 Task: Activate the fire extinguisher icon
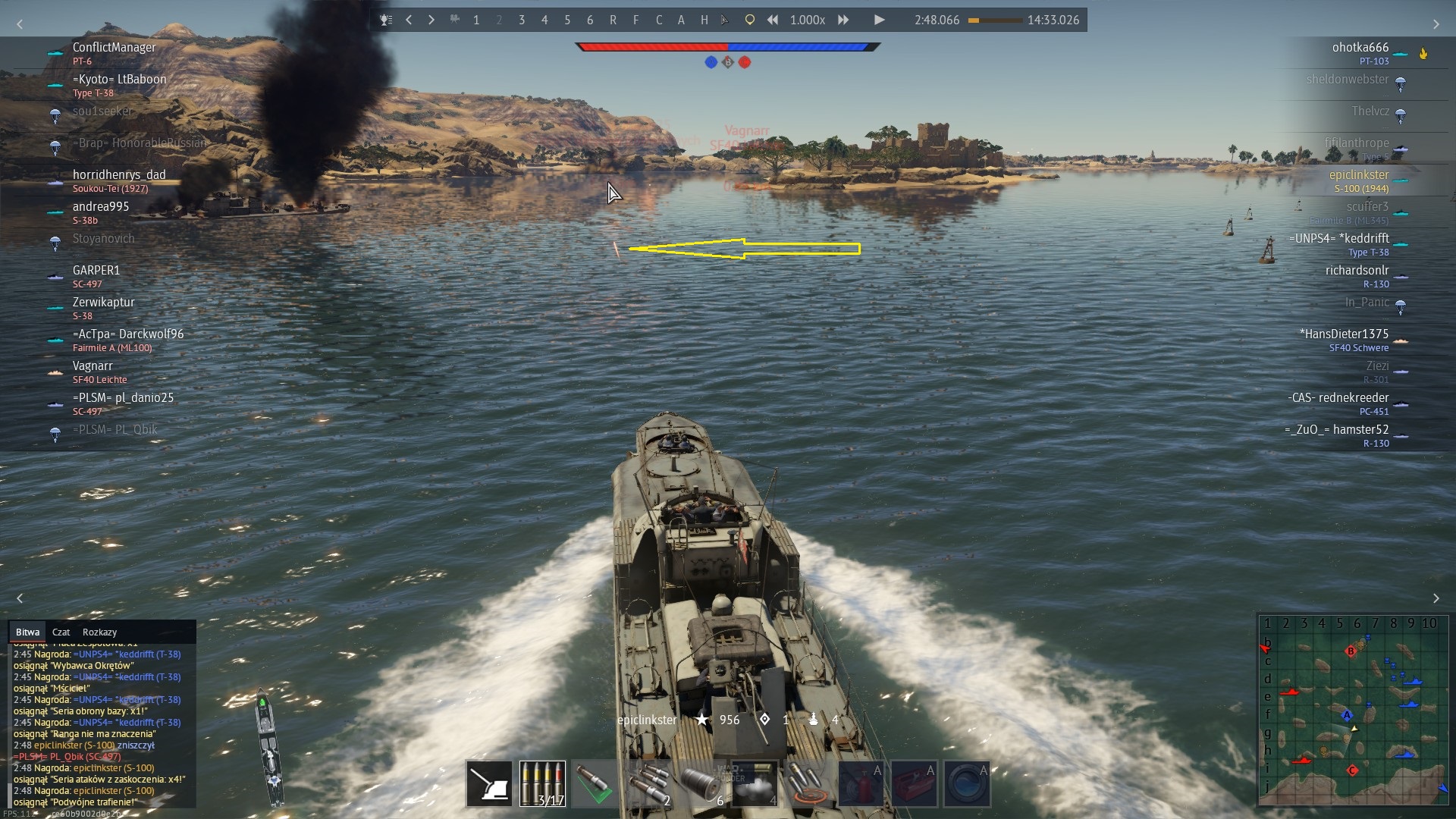pyautogui.click(x=861, y=783)
